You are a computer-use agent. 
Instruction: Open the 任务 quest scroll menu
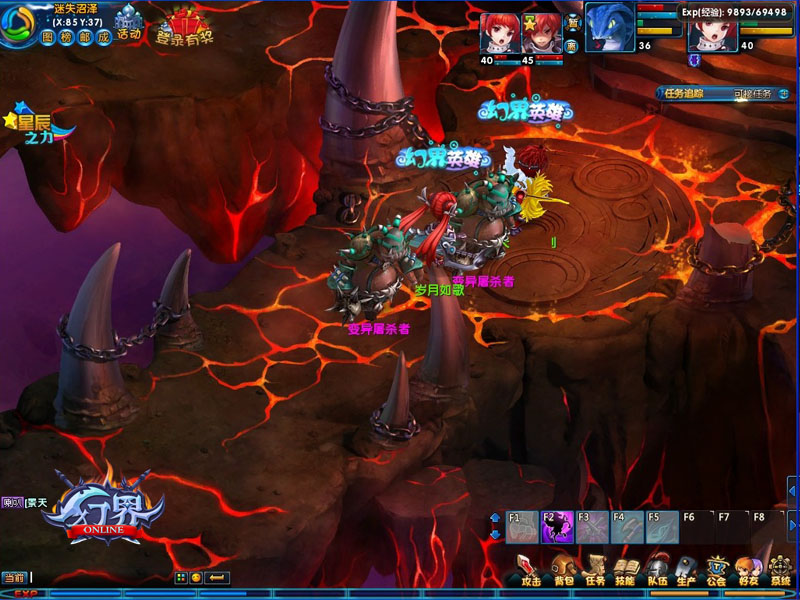(x=595, y=571)
